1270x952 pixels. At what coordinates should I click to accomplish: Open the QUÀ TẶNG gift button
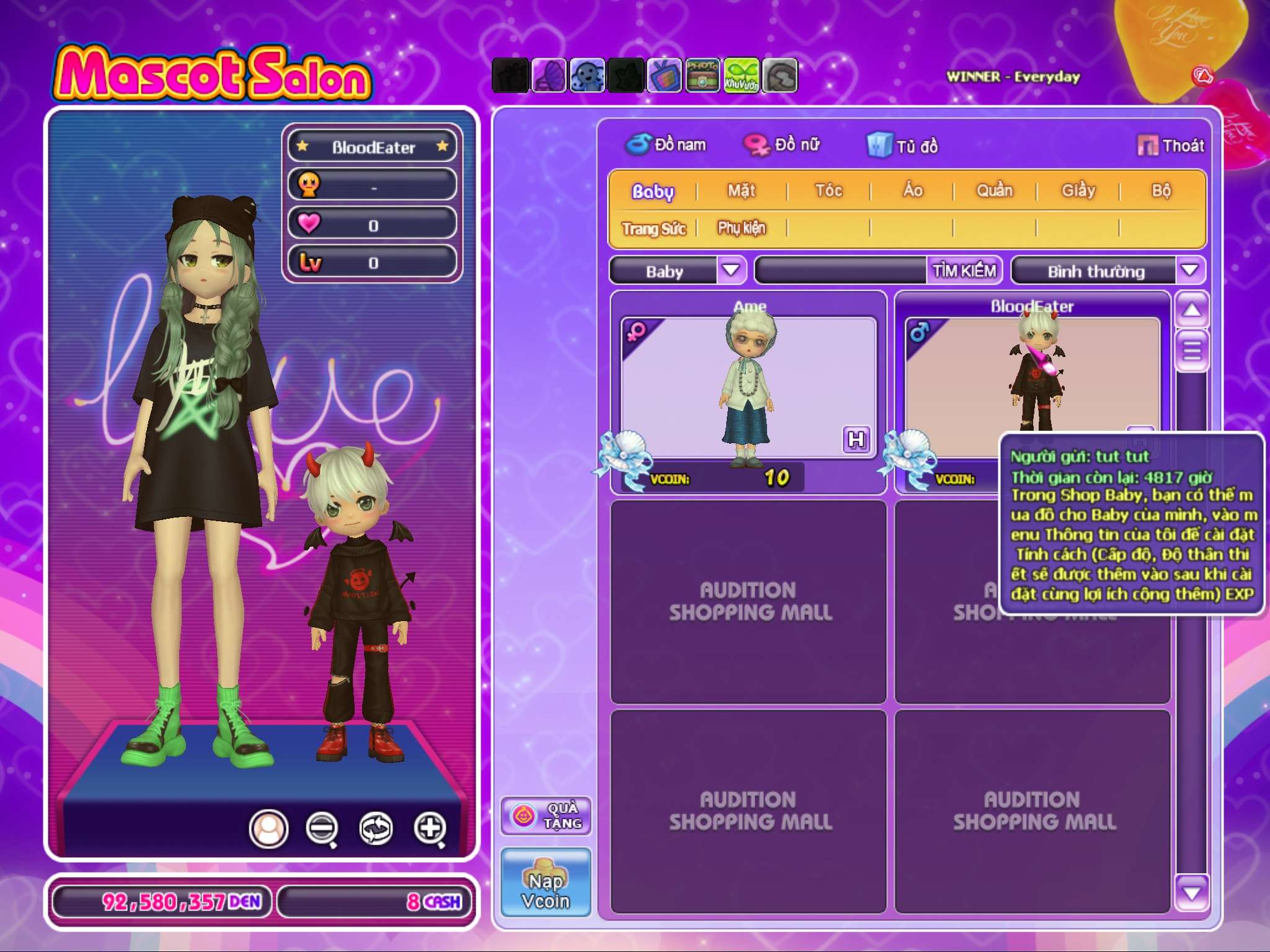coord(546,816)
